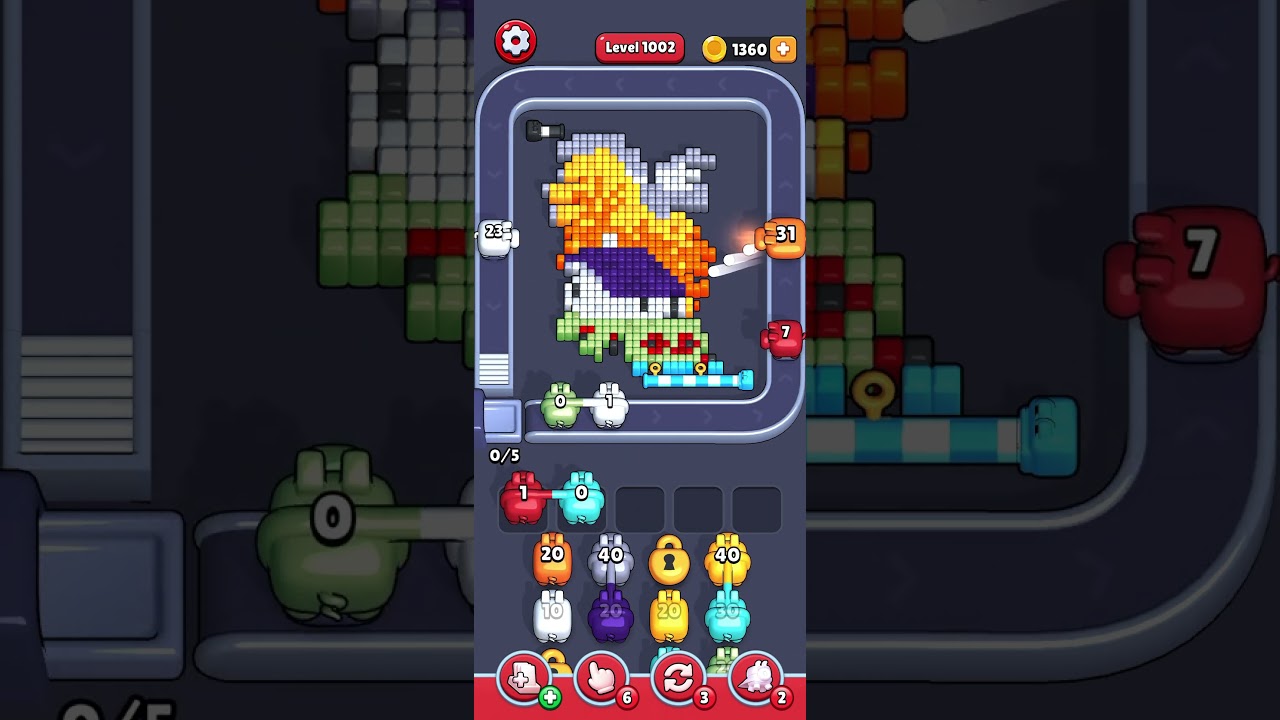Tap the 0/5 progress counter
Viewport: 1280px width, 720px height.
[504, 454]
